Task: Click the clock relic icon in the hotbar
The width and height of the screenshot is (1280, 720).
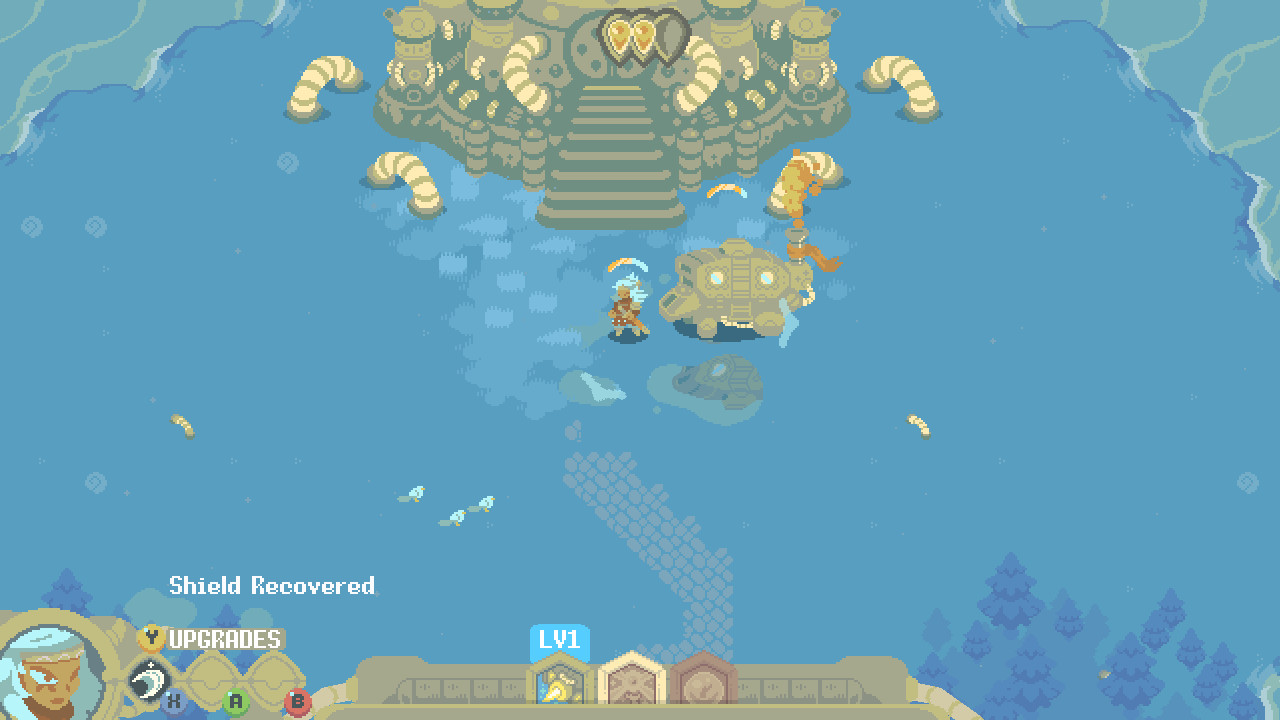Action: coord(705,687)
